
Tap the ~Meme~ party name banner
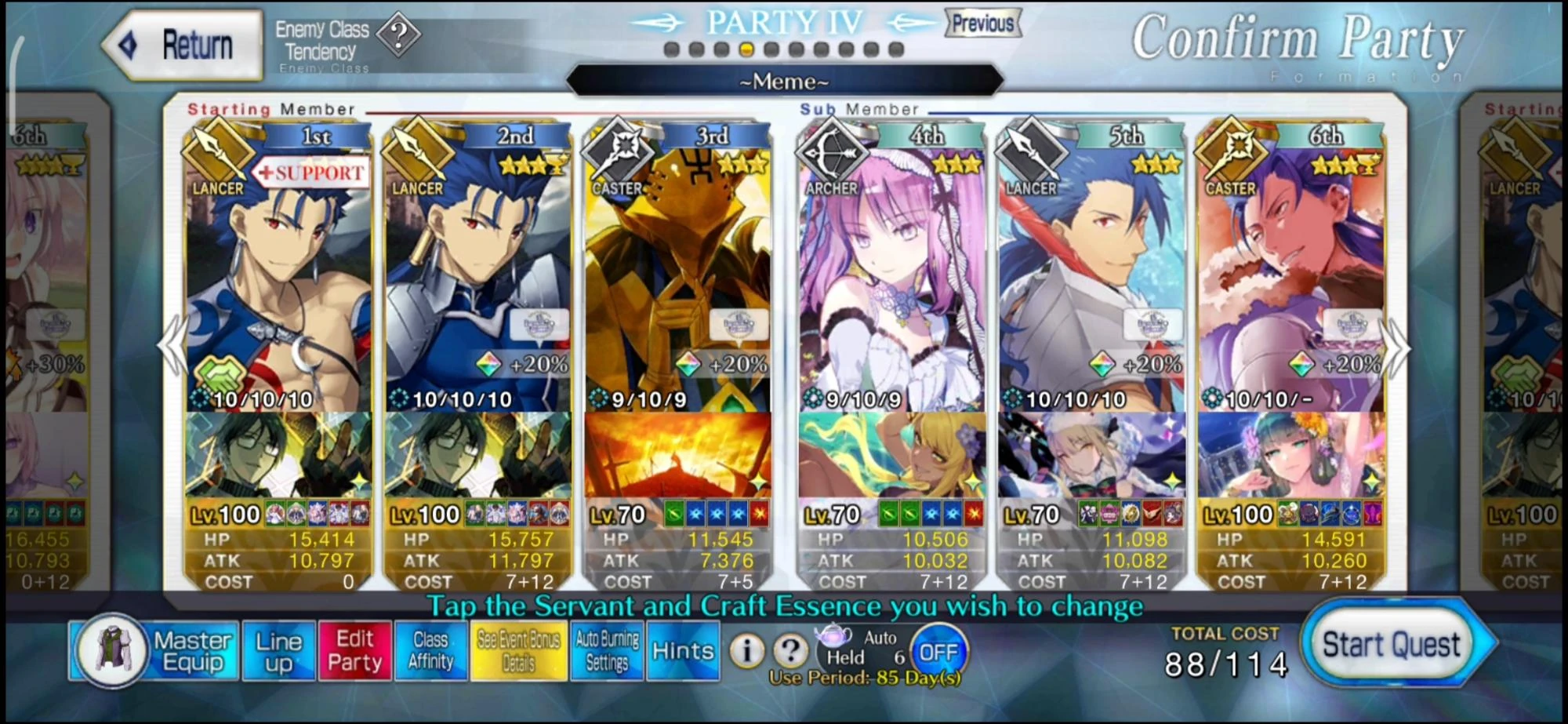coord(784,81)
